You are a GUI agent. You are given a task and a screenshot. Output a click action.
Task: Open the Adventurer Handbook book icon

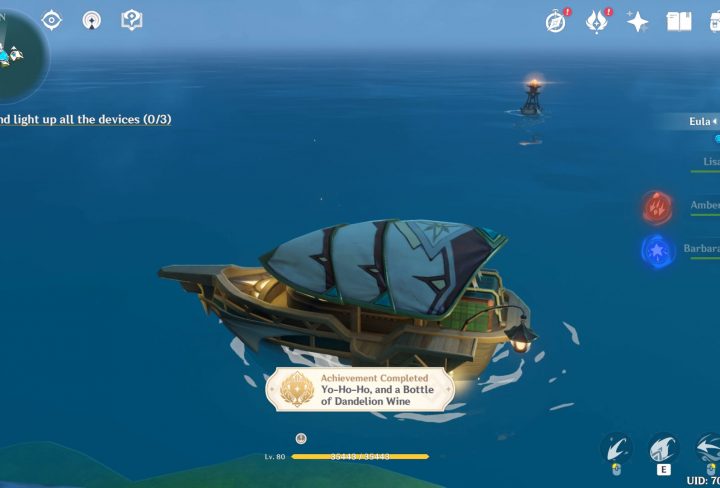[679, 21]
